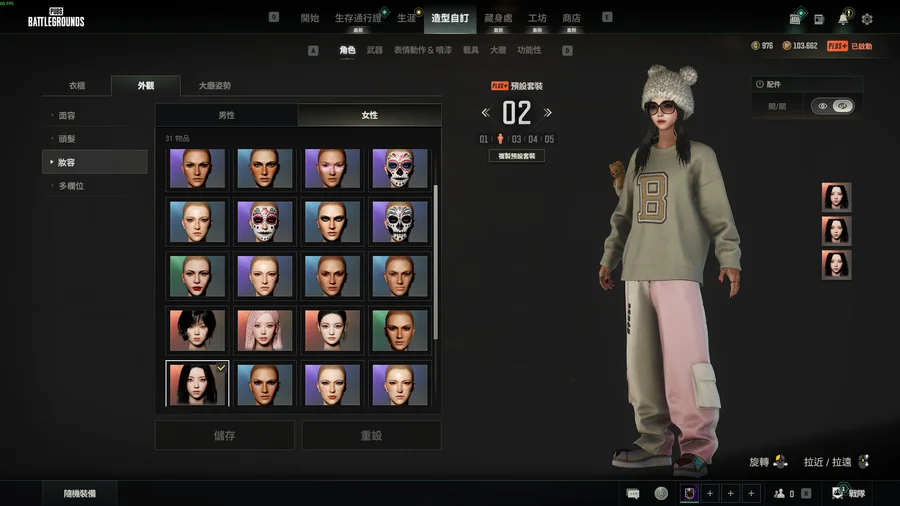Select the 衣櫃 wardrobe tab
The width and height of the screenshot is (900, 506).
tap(77, 86)
